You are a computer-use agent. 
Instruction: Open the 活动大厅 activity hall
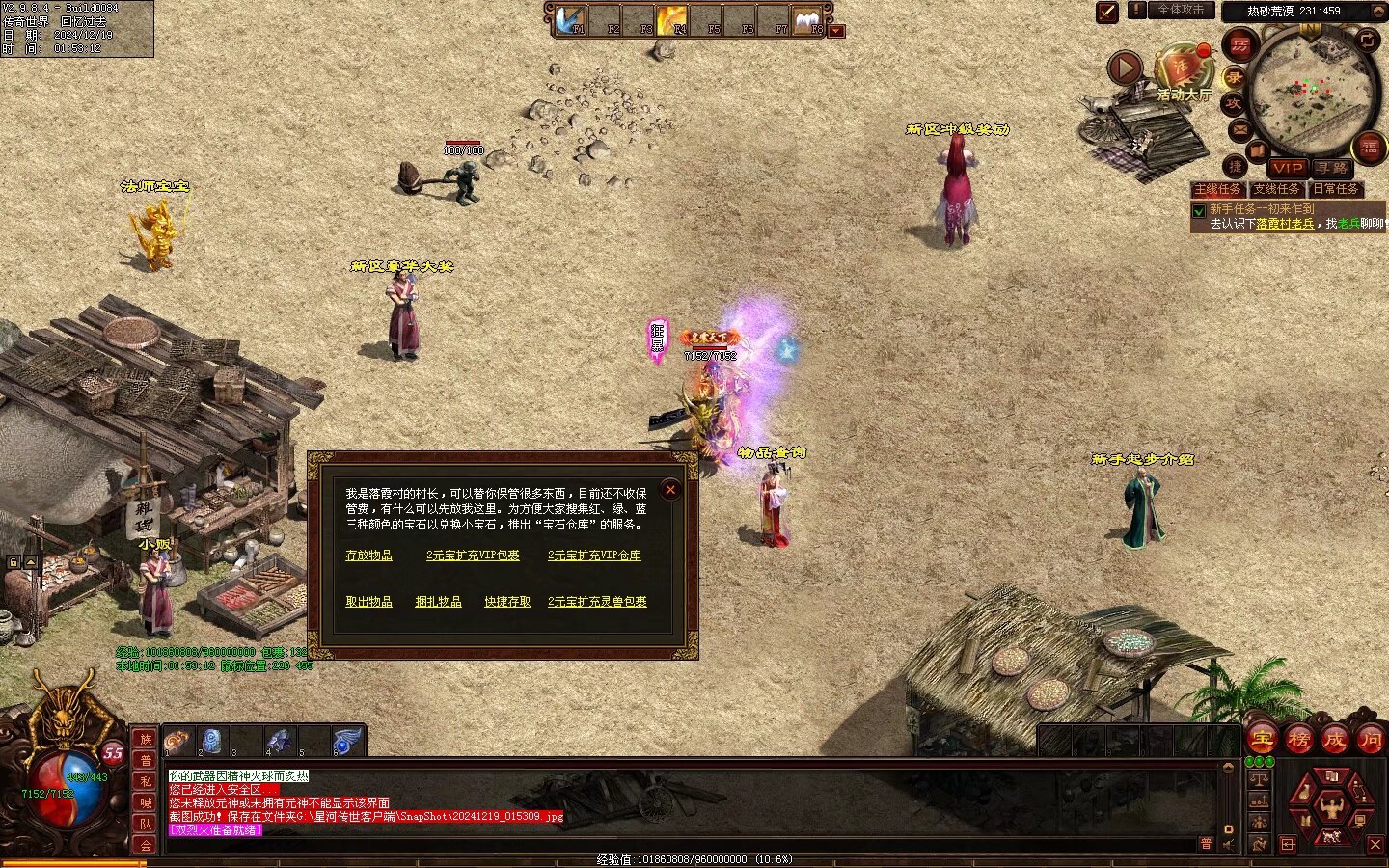coord(1183,72)
